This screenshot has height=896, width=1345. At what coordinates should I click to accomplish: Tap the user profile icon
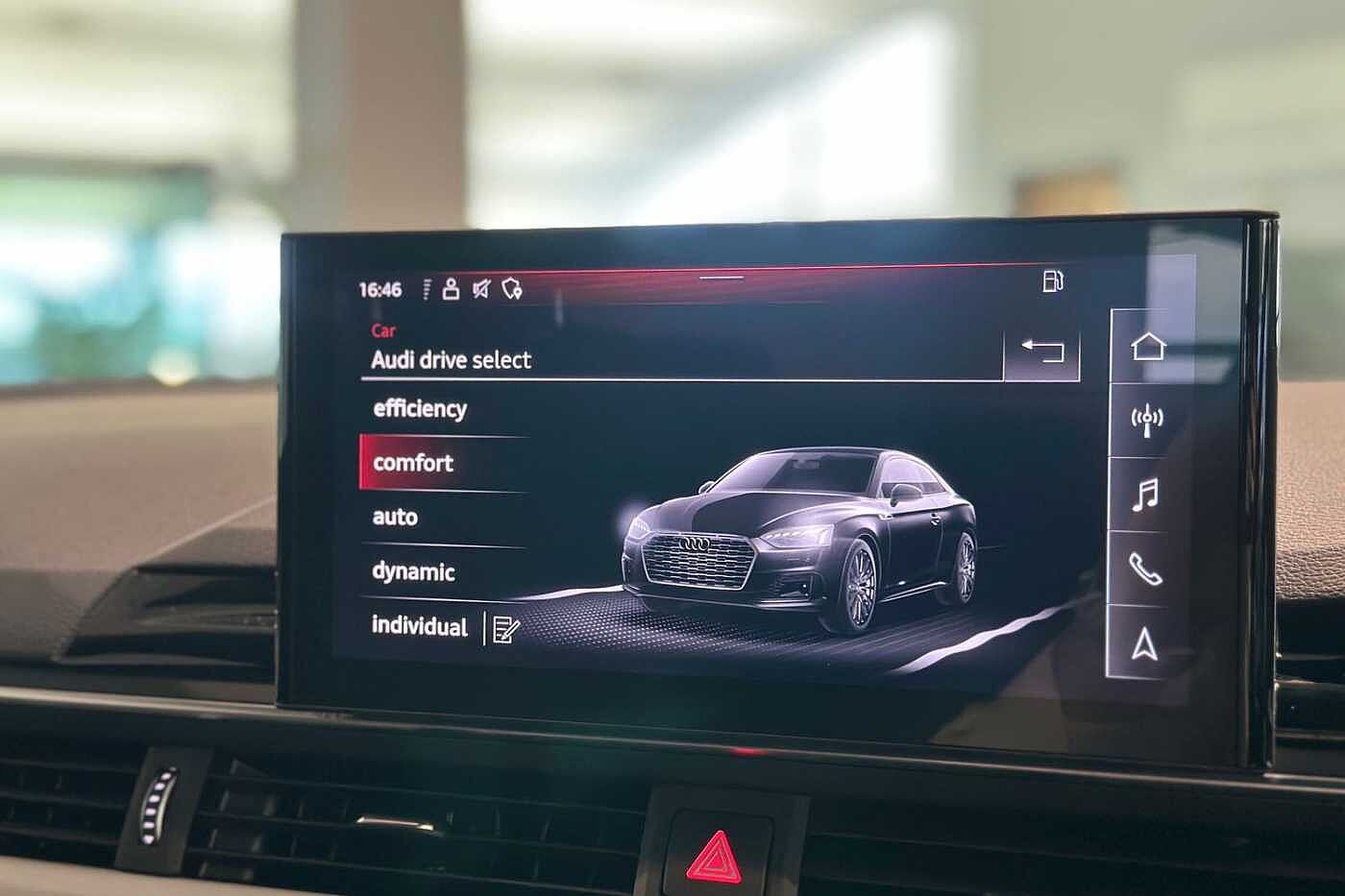coord(451,288)
